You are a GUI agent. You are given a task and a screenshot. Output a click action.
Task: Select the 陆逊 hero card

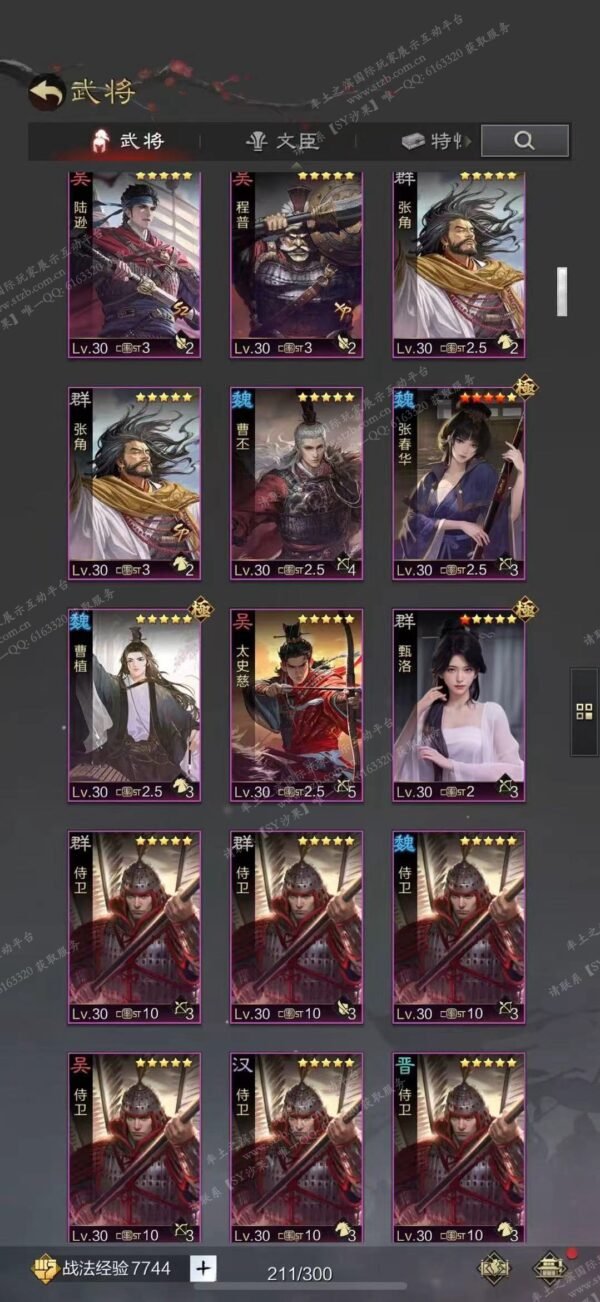(x=134, y=262)
